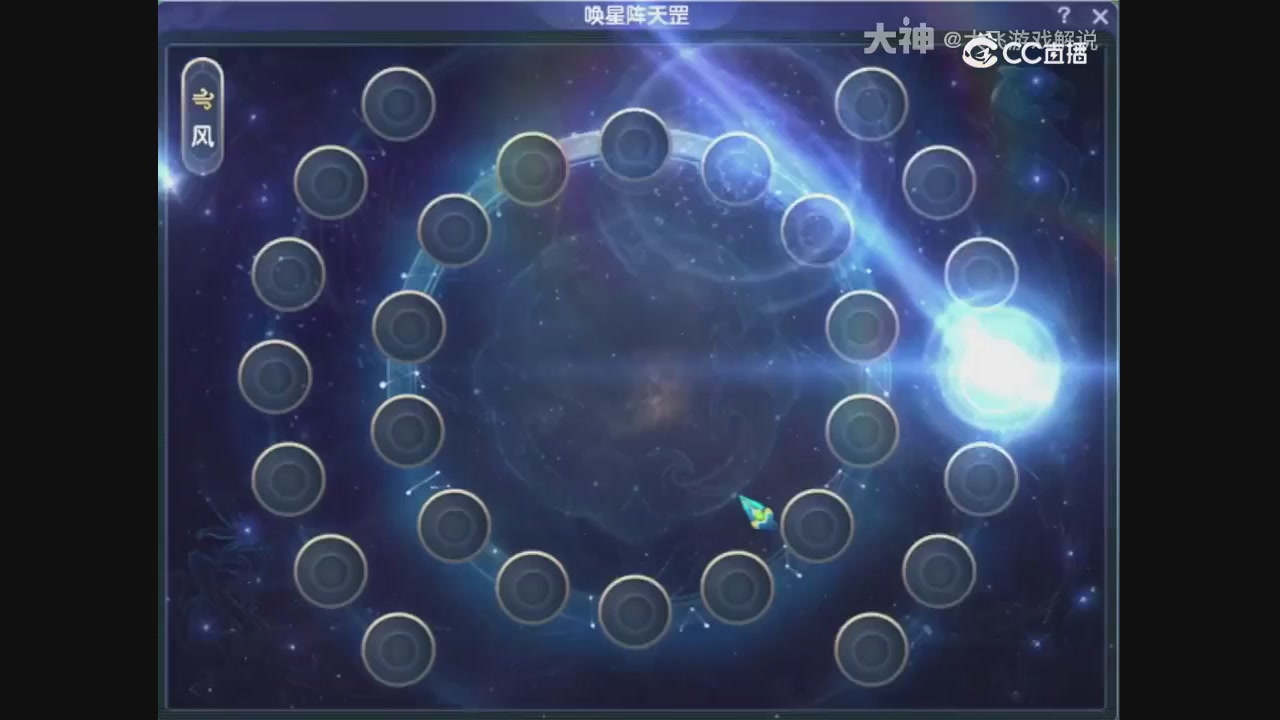Click the star slot at the top-right near the beam of light

868,103
